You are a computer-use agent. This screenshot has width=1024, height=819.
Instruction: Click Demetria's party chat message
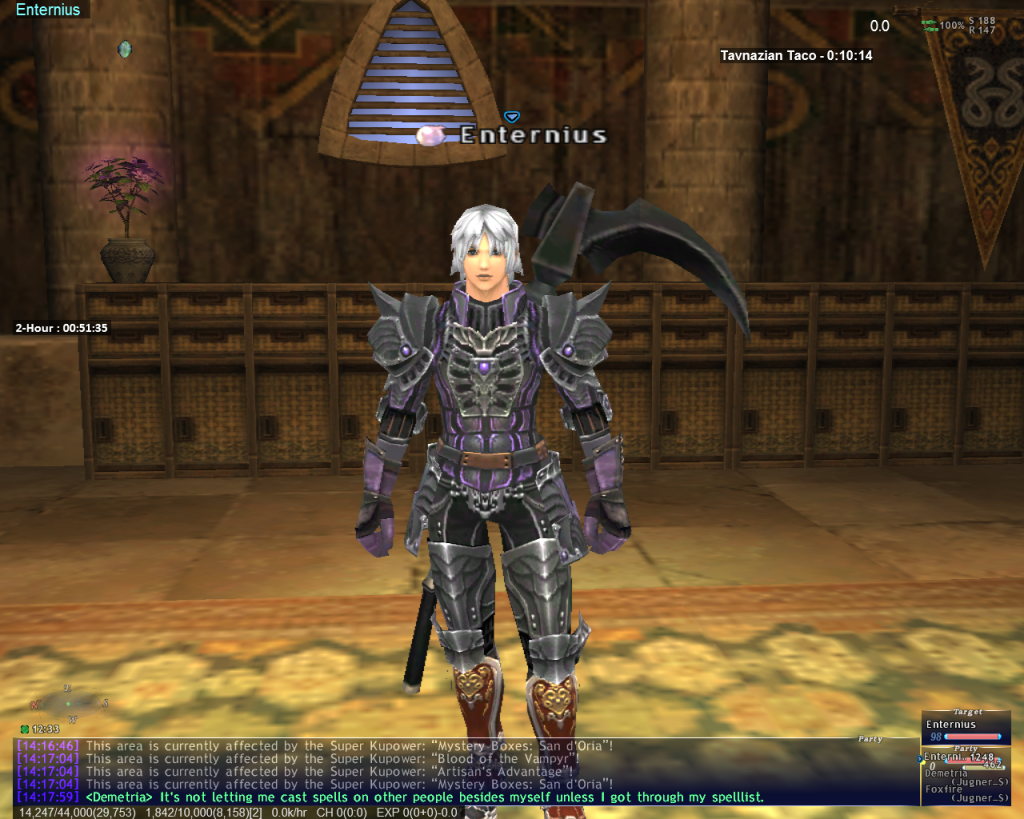pyautogui.click(x=425, y=797)
